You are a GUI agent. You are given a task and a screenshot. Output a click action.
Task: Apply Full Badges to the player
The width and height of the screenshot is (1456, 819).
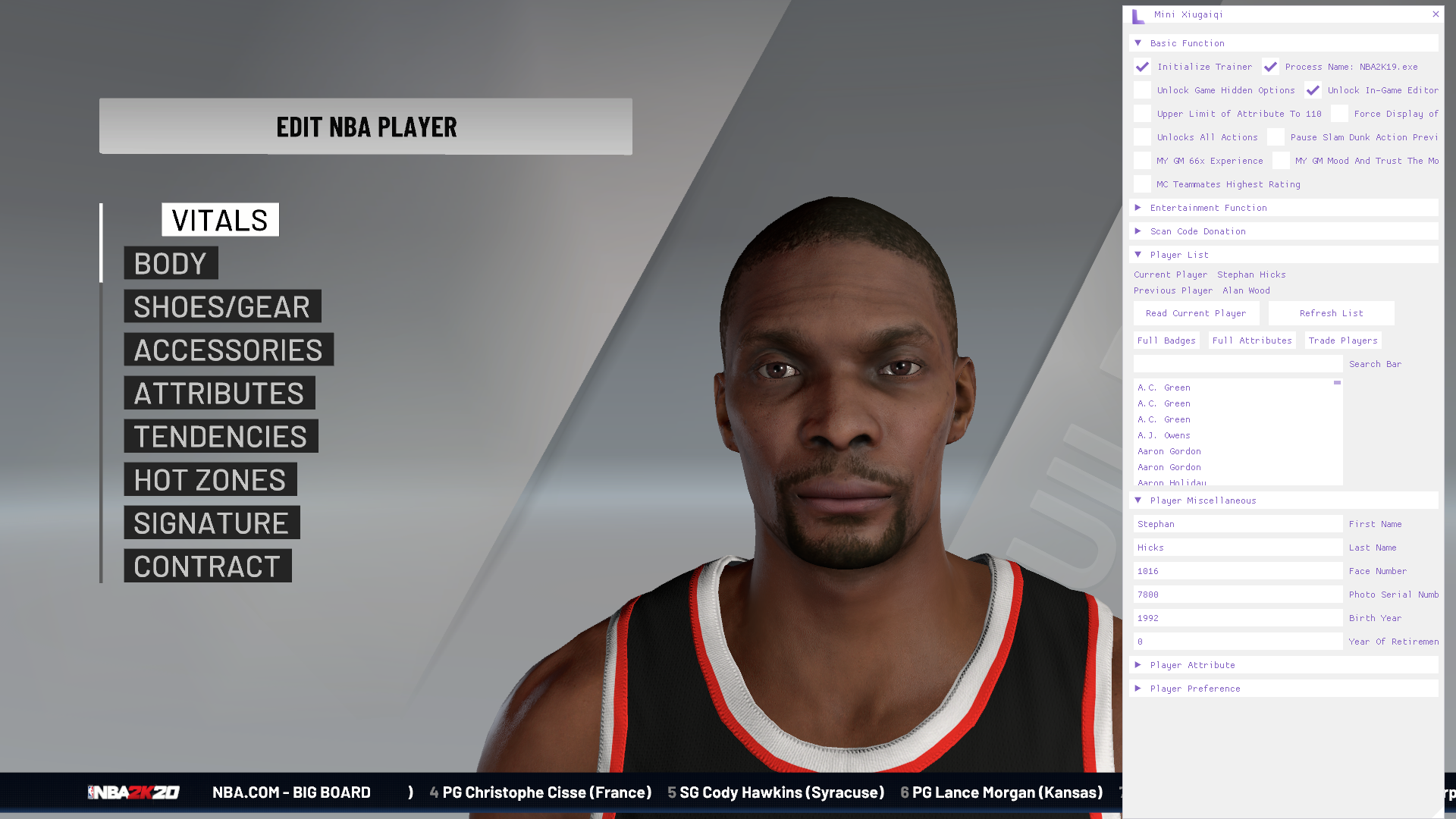click(x=1166, y=340)
